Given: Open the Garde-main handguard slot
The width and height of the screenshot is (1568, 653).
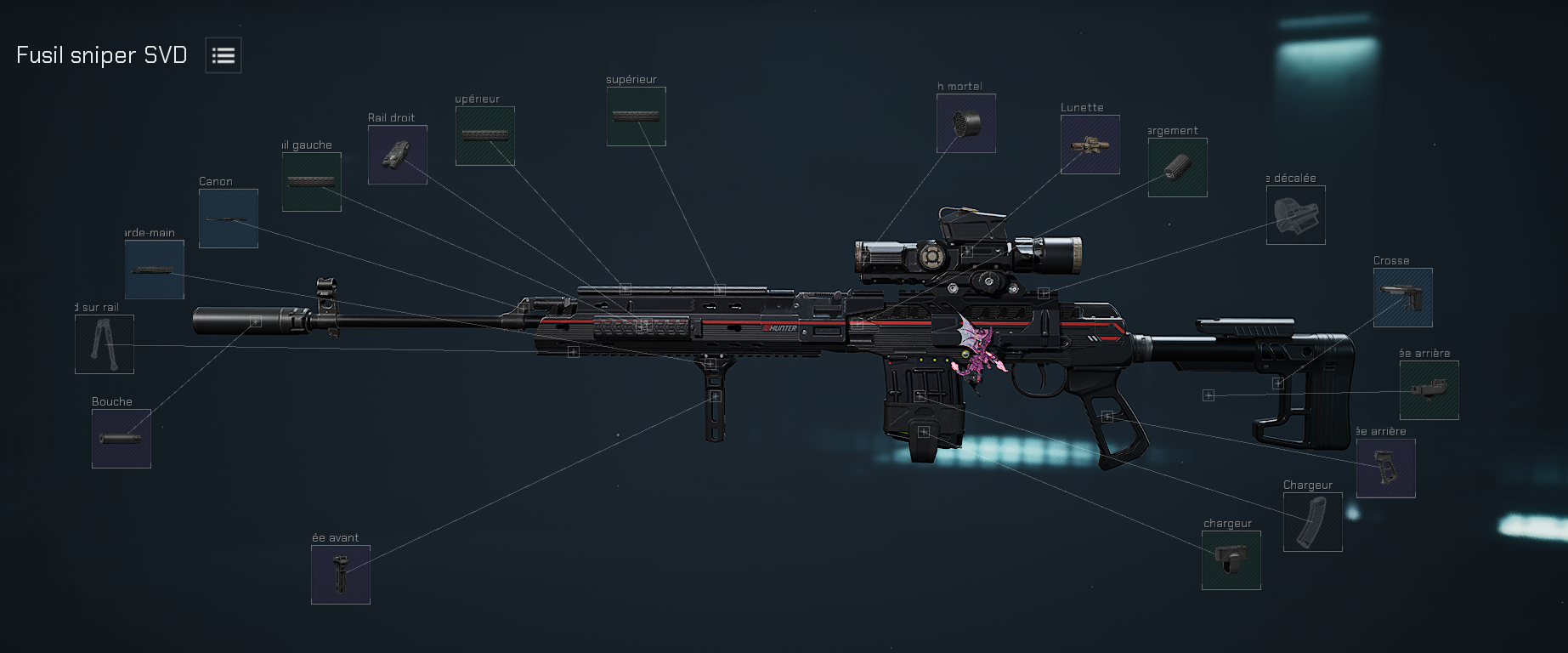Looking at the screenshot, I should [x=154, y=270].
